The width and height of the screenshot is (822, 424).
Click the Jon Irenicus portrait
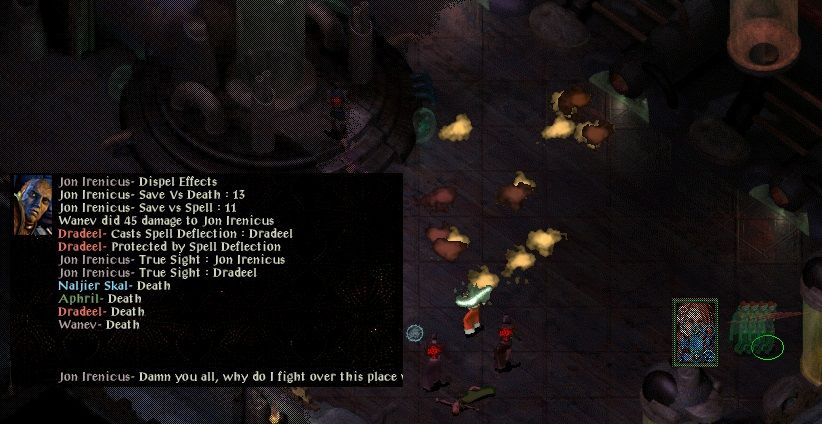32,205
